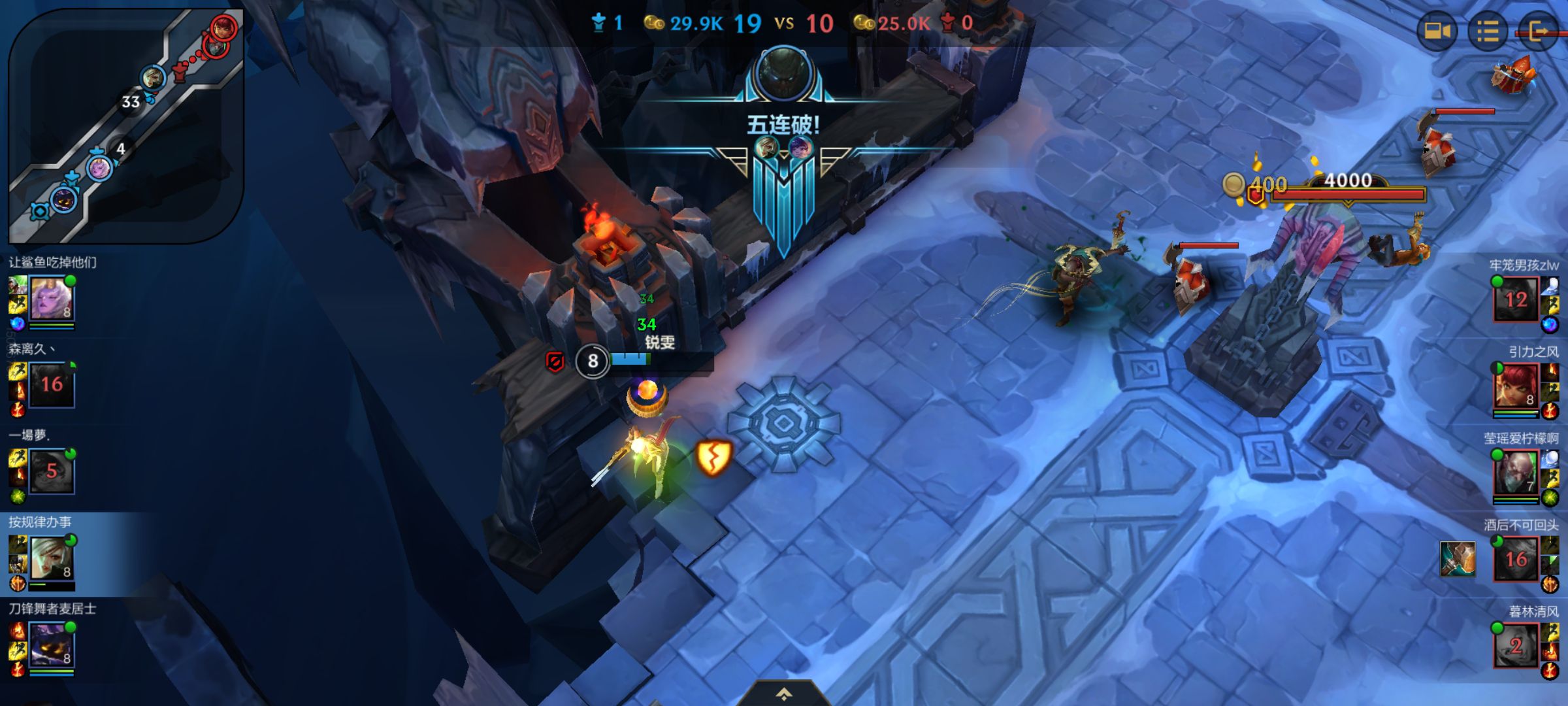Select player 森离久's portrait
Viewport: 1568px width, 706px height.
(52, 384)
